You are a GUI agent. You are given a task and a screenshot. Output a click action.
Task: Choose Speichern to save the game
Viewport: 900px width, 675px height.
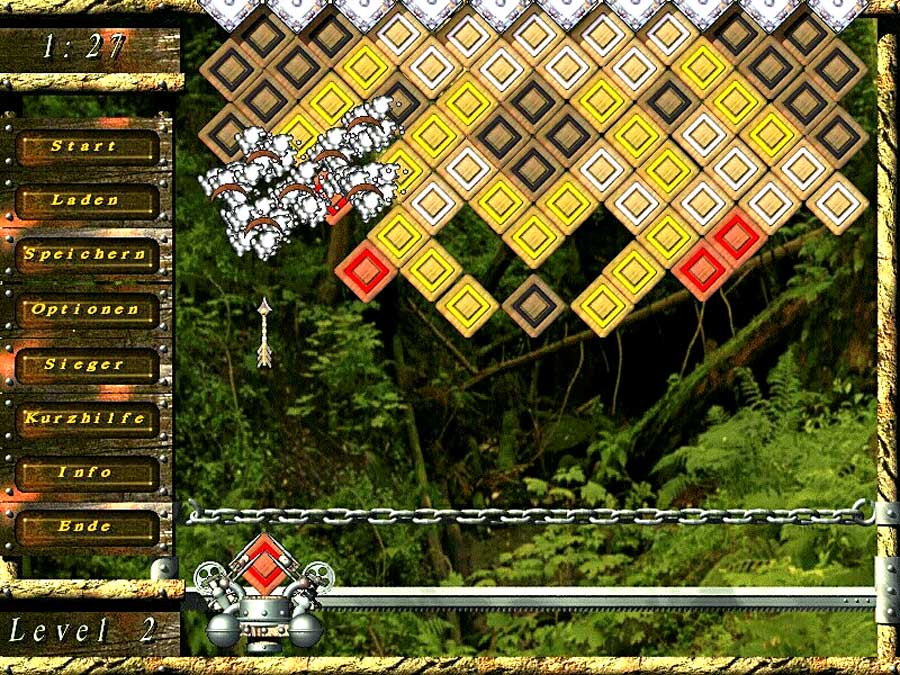[85, 255]
